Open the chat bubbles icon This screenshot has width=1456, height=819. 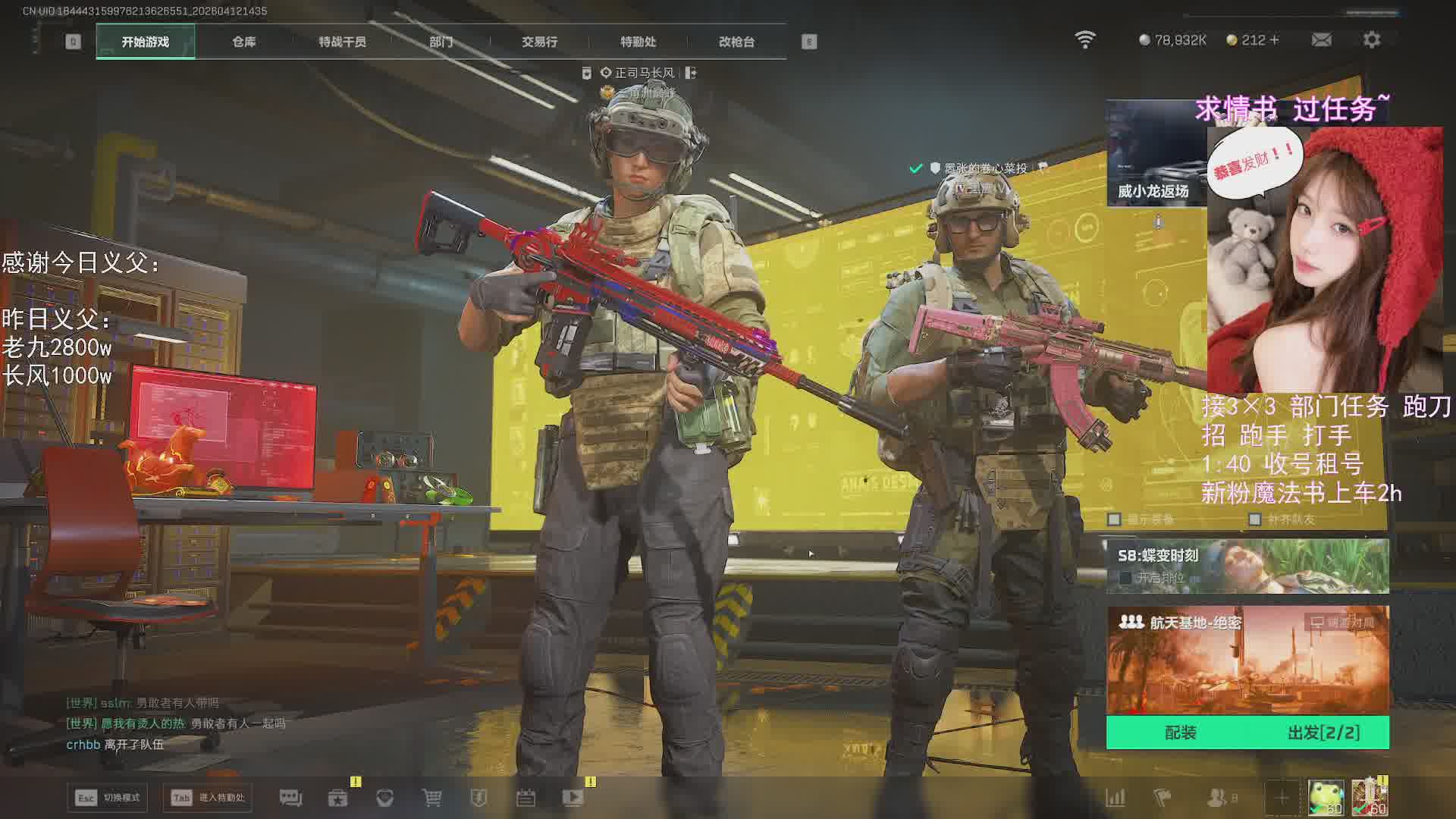pos(290,798)
